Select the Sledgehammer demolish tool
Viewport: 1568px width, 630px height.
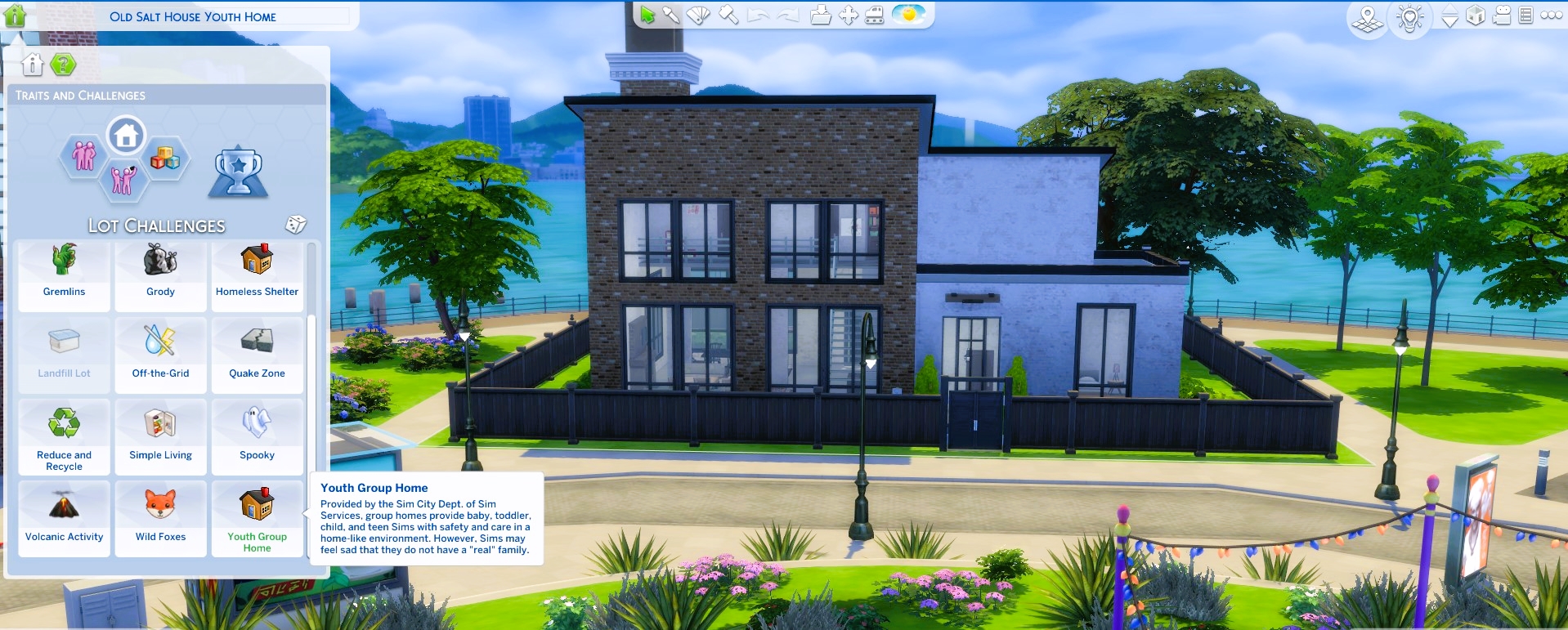point(728,15)
